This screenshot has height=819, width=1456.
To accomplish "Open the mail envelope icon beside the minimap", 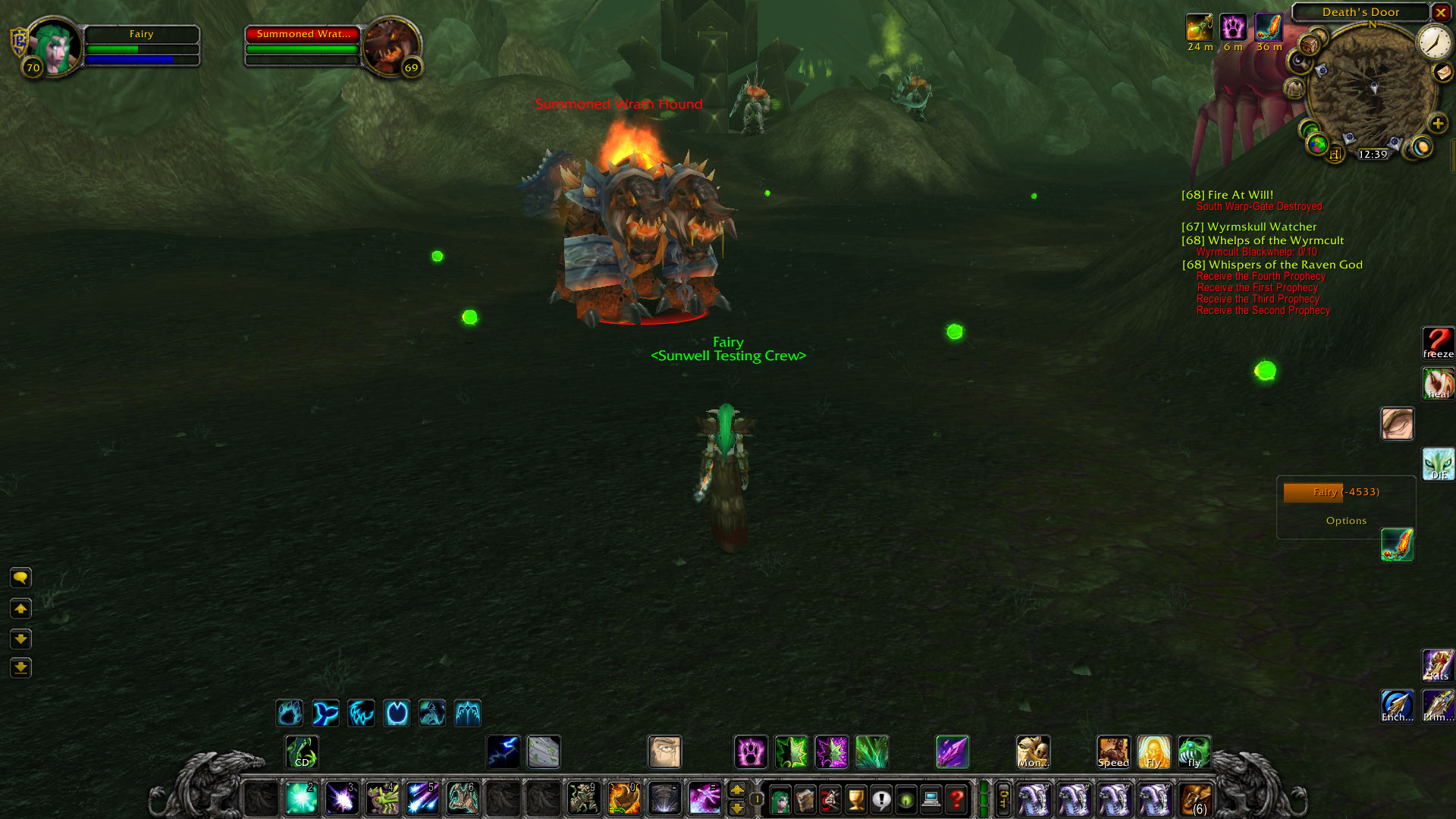I will point(1443,74).
